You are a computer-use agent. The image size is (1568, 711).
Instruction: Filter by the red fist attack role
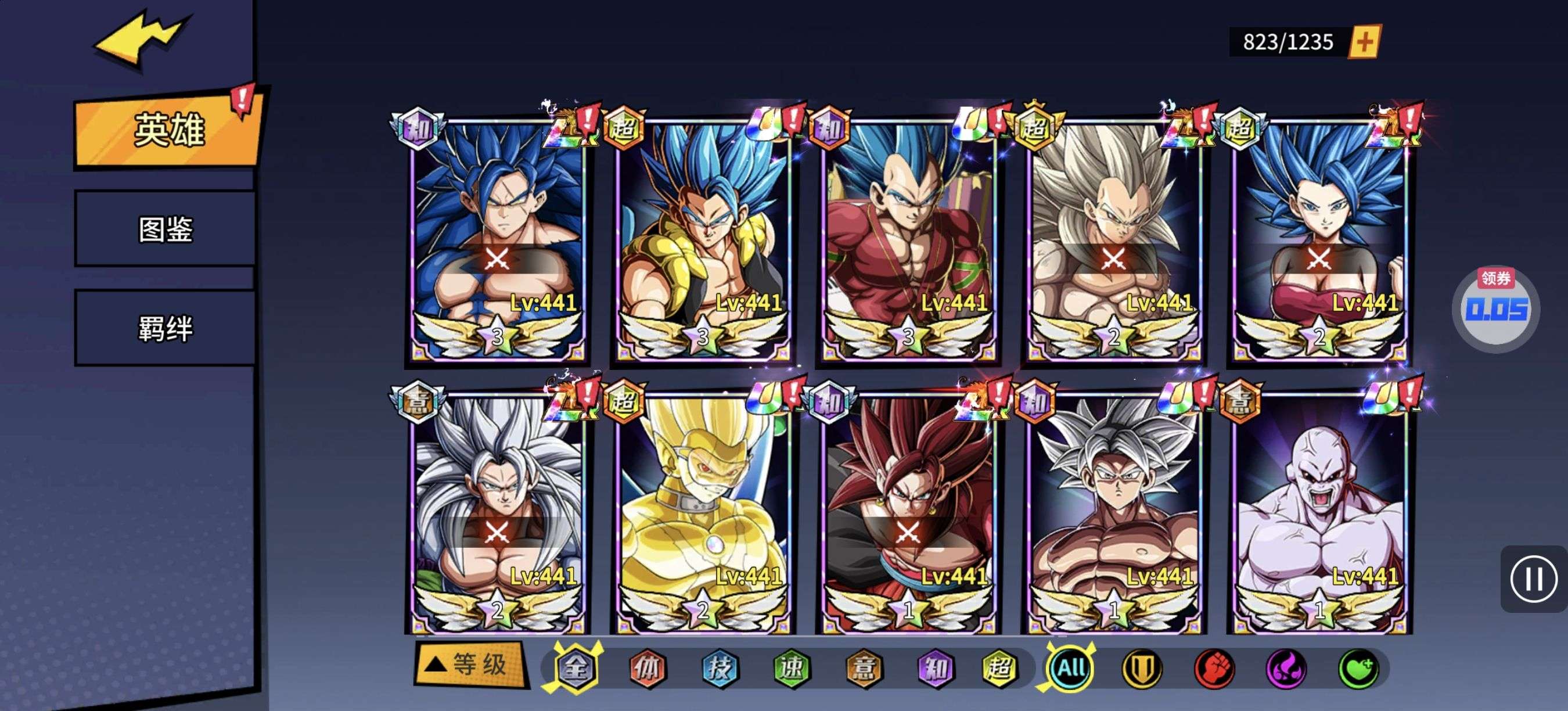click(x=1214, y=669)
